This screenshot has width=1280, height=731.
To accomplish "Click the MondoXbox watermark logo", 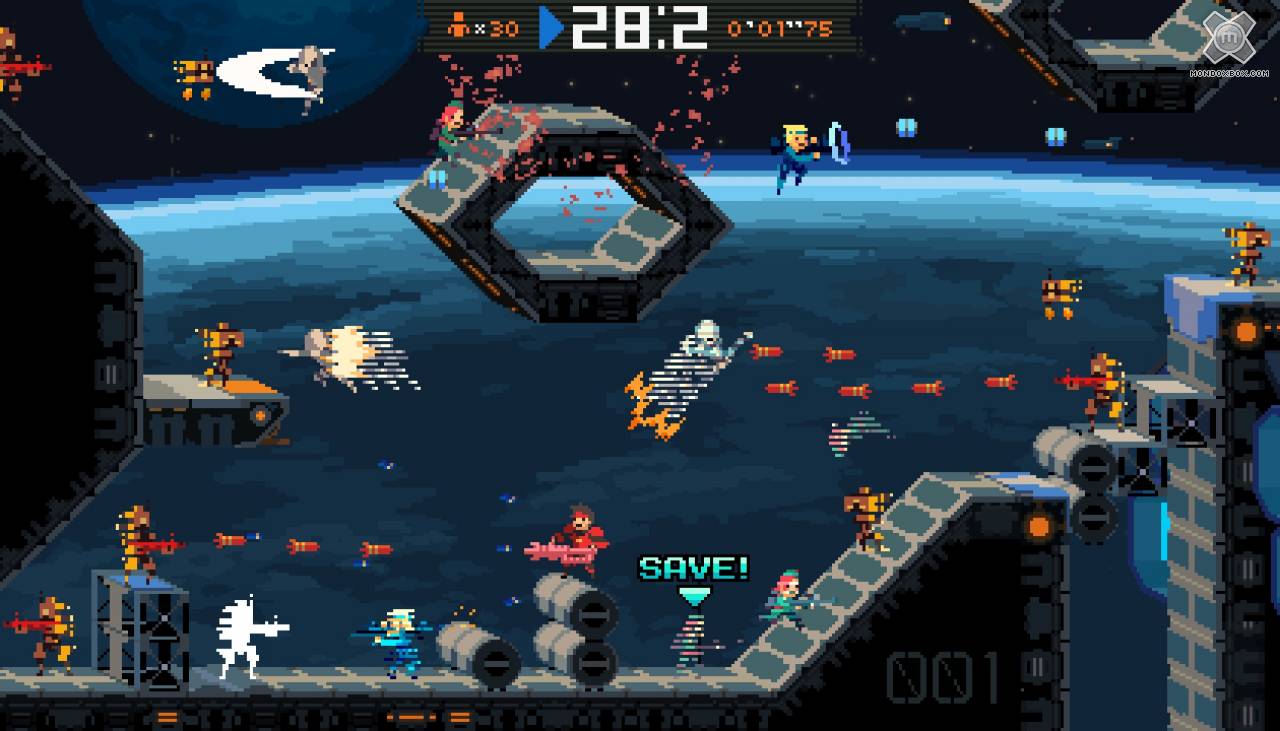I will (x=1228, y=40).
